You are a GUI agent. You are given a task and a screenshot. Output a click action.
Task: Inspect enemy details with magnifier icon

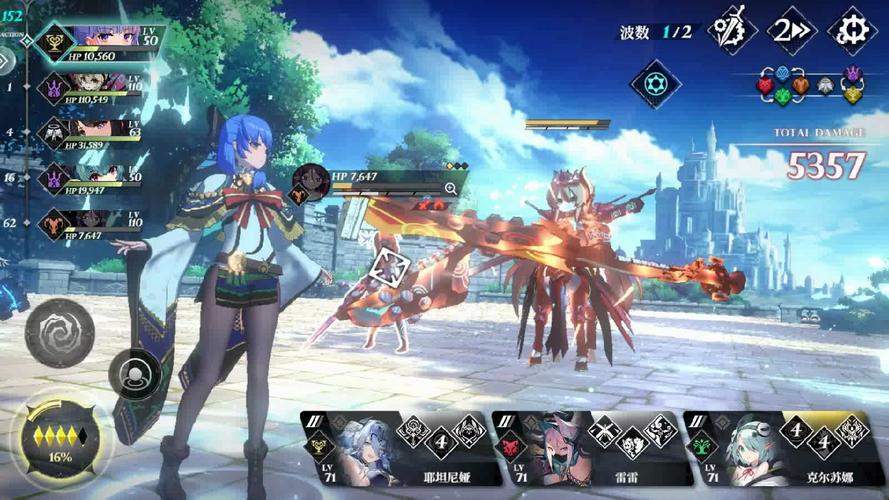[451, 188]
